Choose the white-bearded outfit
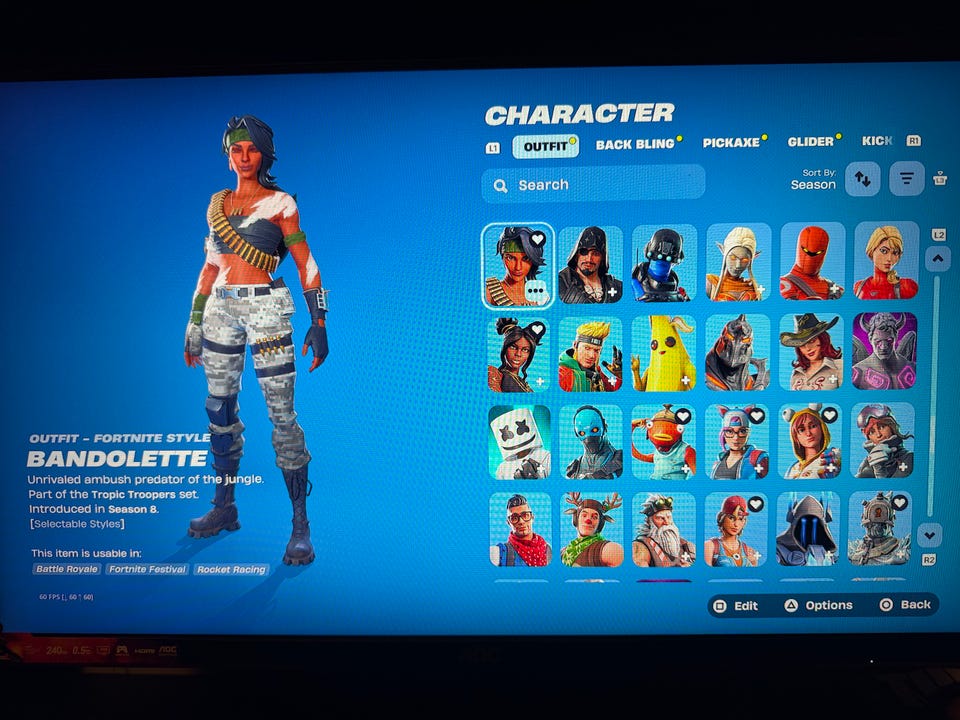 click(x=664, y=529)
